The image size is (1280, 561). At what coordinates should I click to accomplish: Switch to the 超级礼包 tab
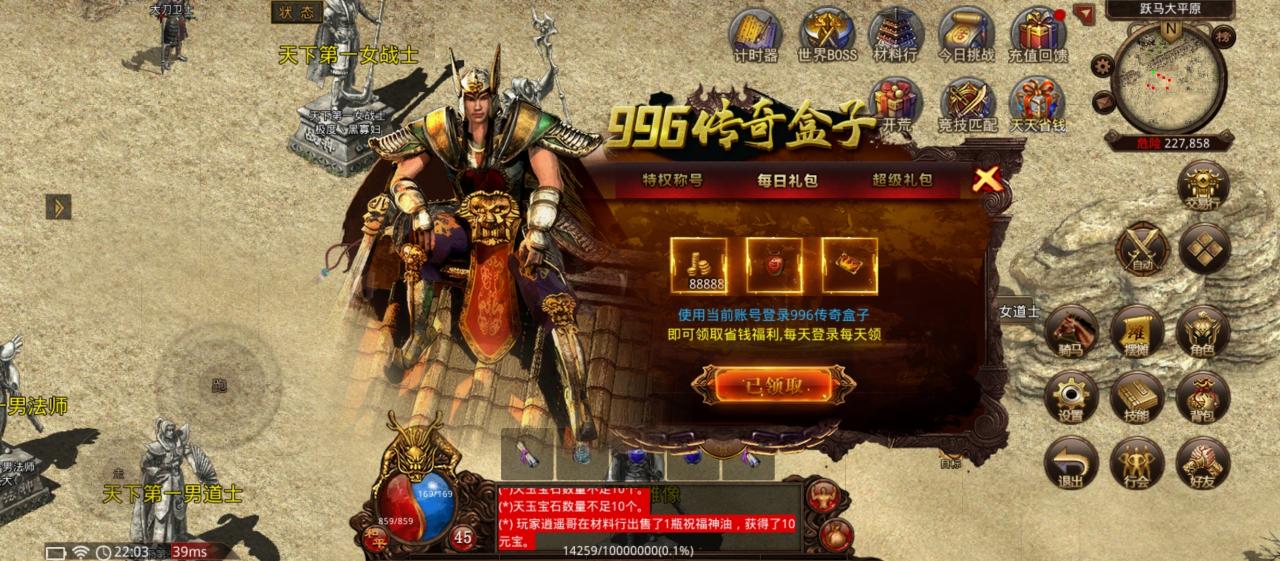point(902,181)
